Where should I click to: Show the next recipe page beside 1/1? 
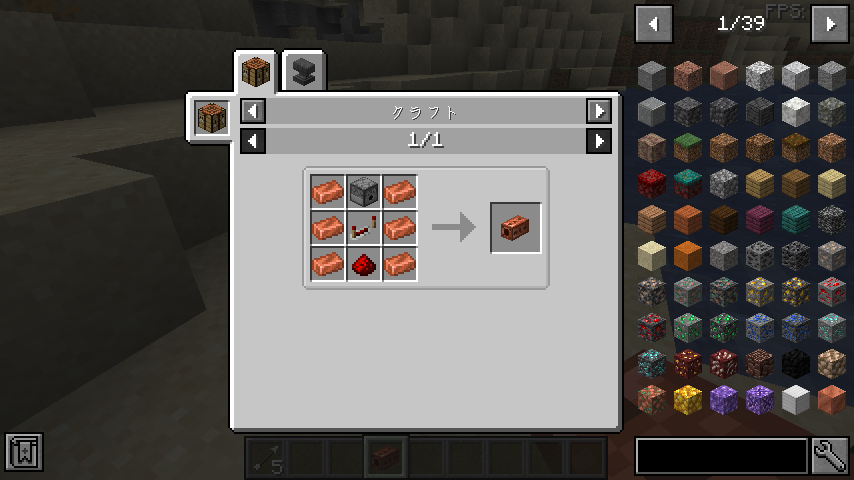click(599, 141)
